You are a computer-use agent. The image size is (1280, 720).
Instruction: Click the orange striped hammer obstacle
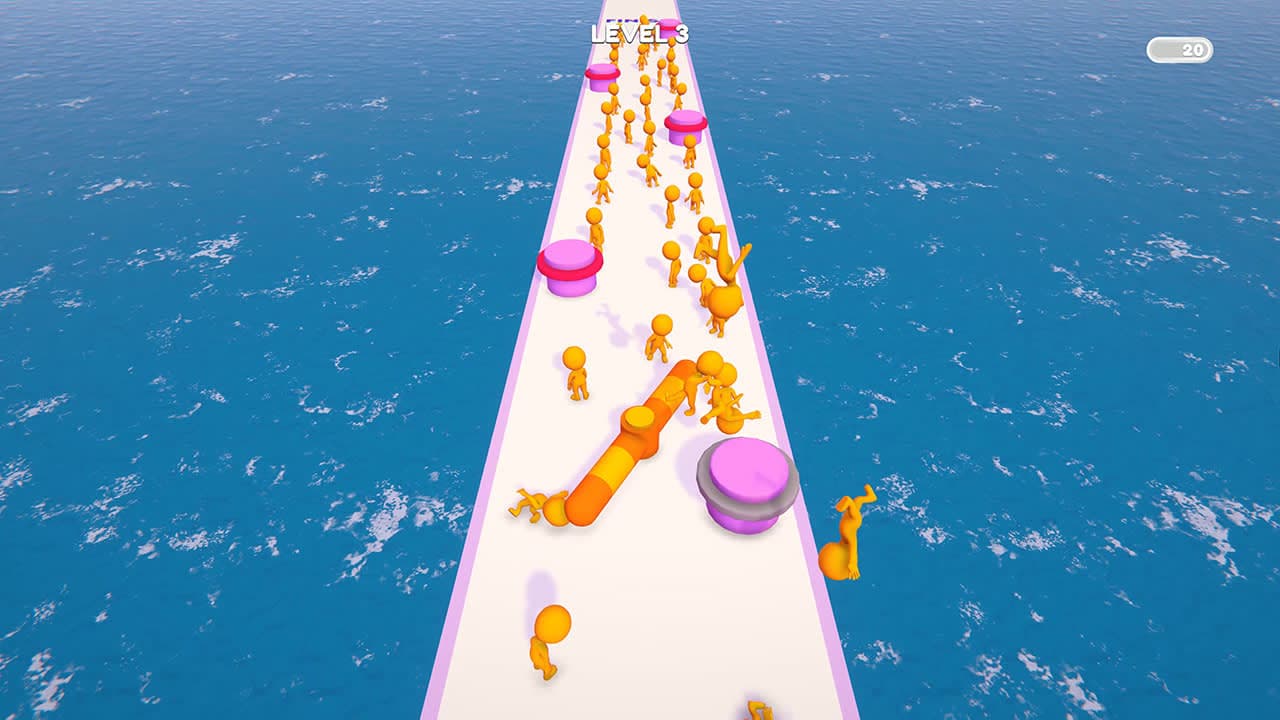click(640, 440)
